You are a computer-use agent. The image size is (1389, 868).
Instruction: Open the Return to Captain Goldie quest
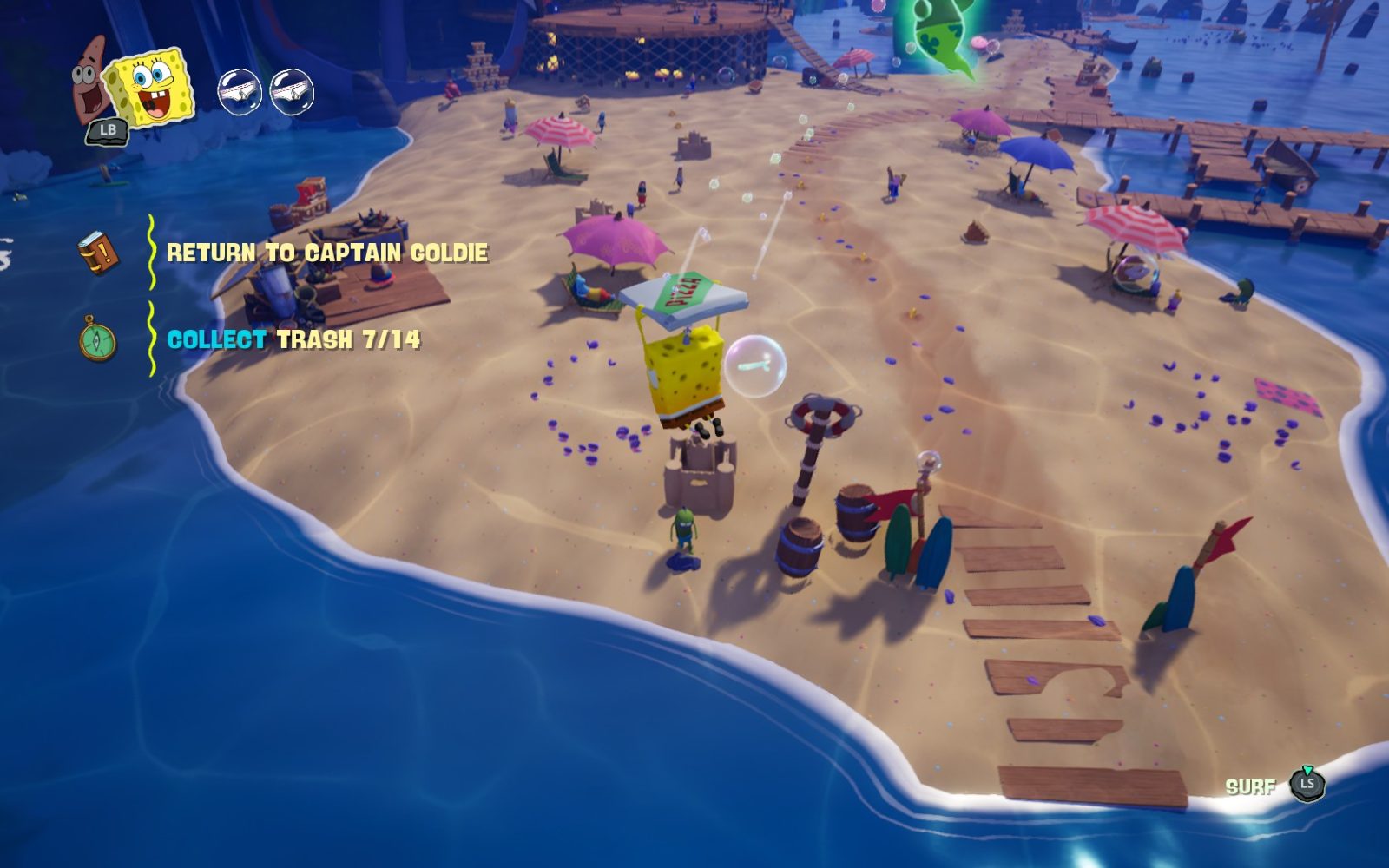coord(327,253)
